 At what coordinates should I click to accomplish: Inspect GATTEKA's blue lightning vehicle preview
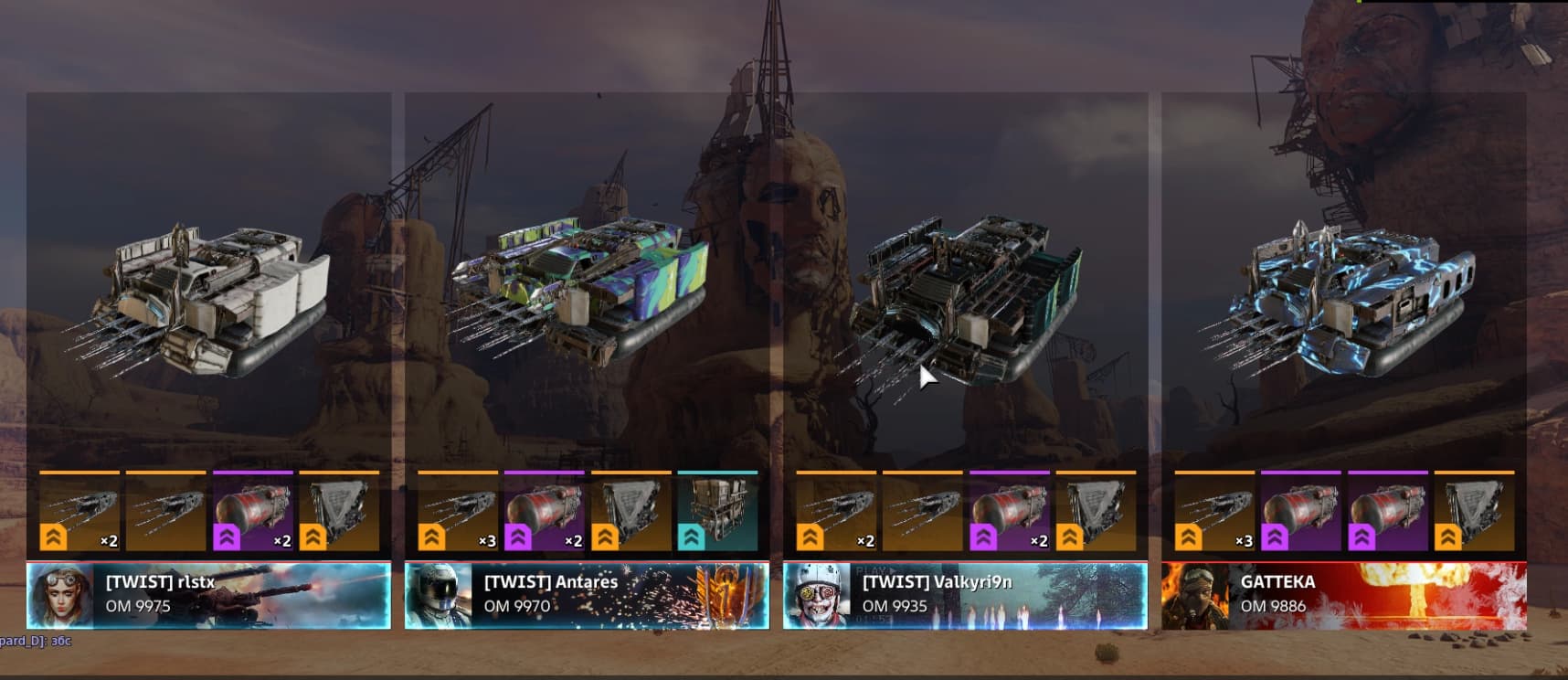pos(1339,297)
